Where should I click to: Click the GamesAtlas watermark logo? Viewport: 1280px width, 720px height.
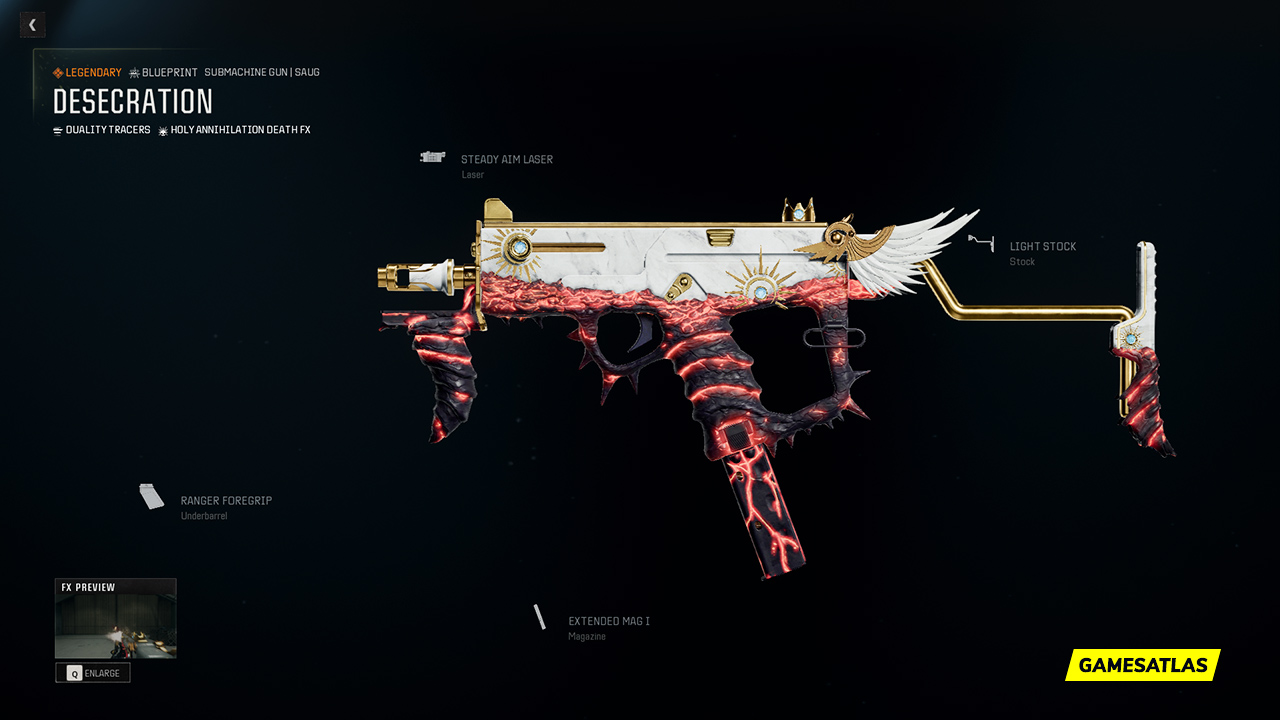pyautogui.click(x=1142, y=665)
